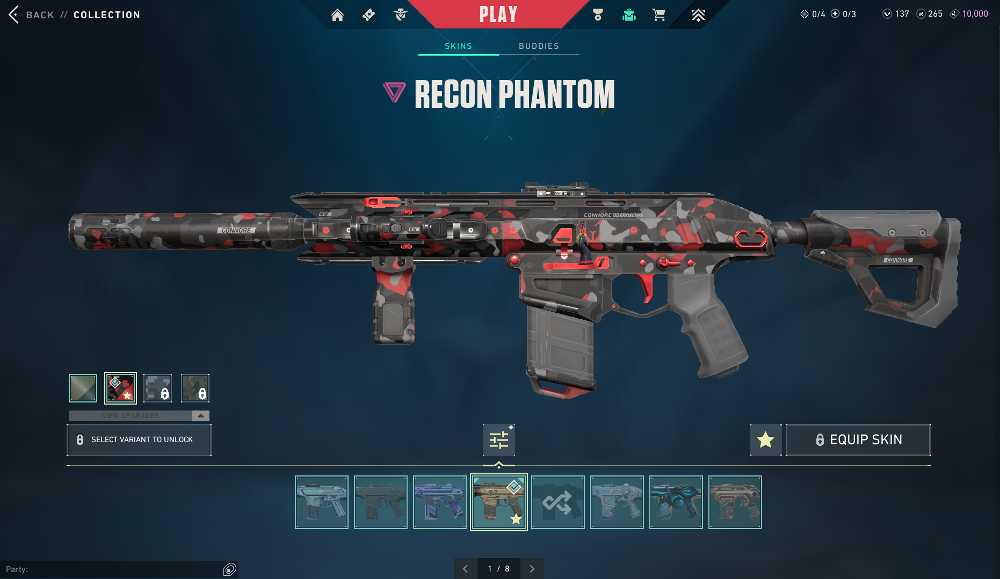Select the purple Phantom skin thumbnail
Viewport: 1000px width, 579px height.
click(x=440, y=502)
